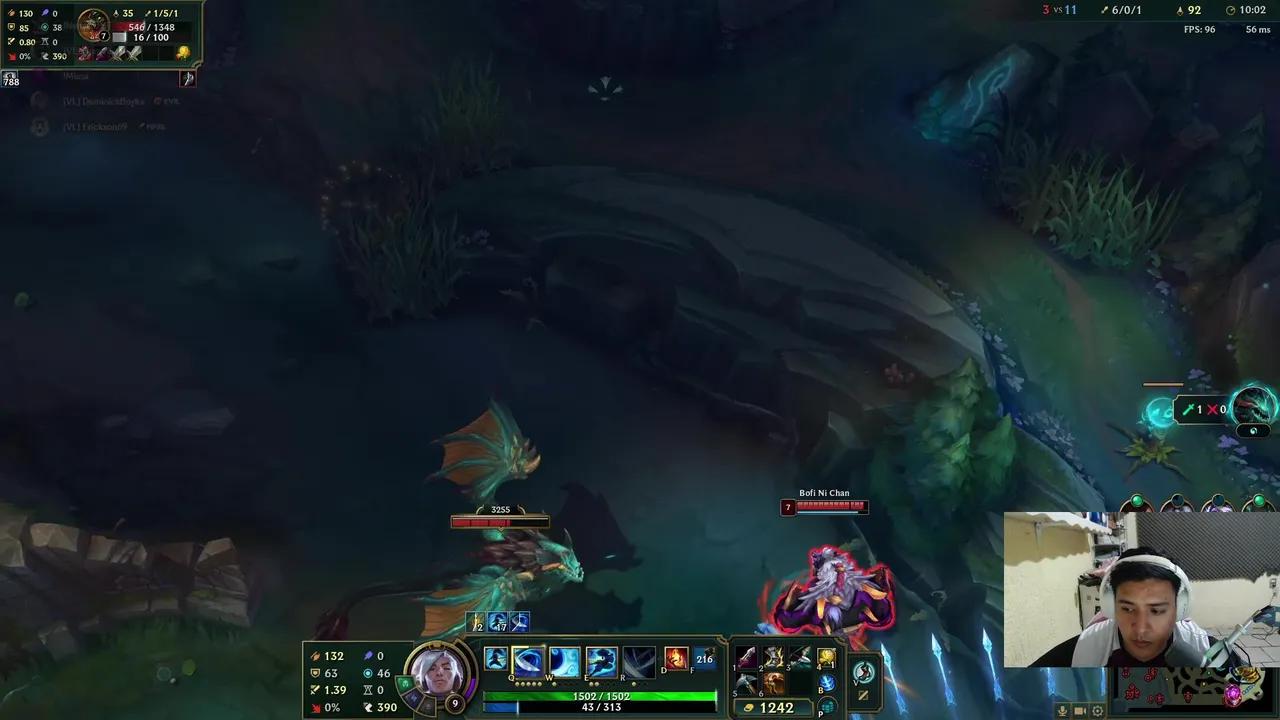Viewport: 1280px width, 720px height.
Task: Click the blue mana bar showing 43/313
Action: pyautogui.click(x=600, y=706)
